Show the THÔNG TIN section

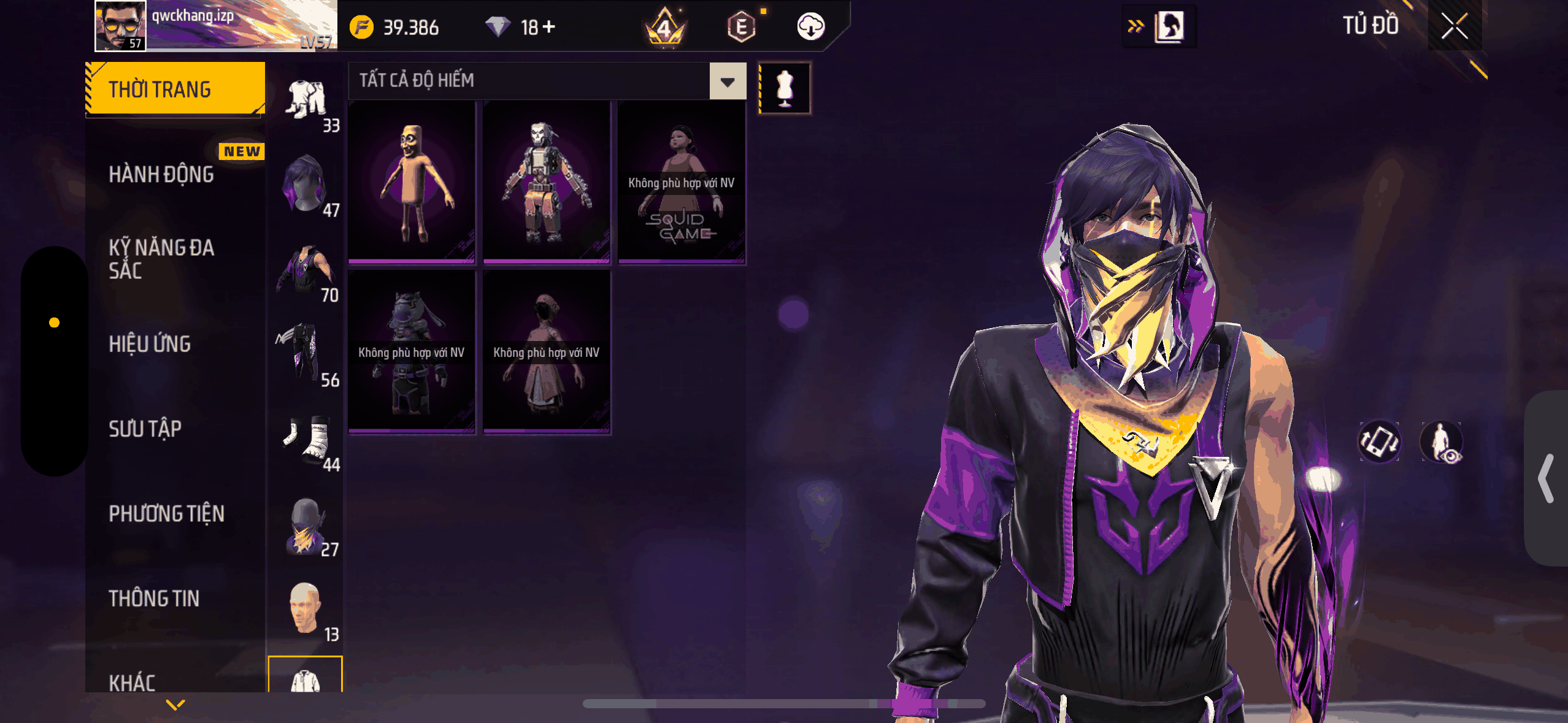[154, 599]
